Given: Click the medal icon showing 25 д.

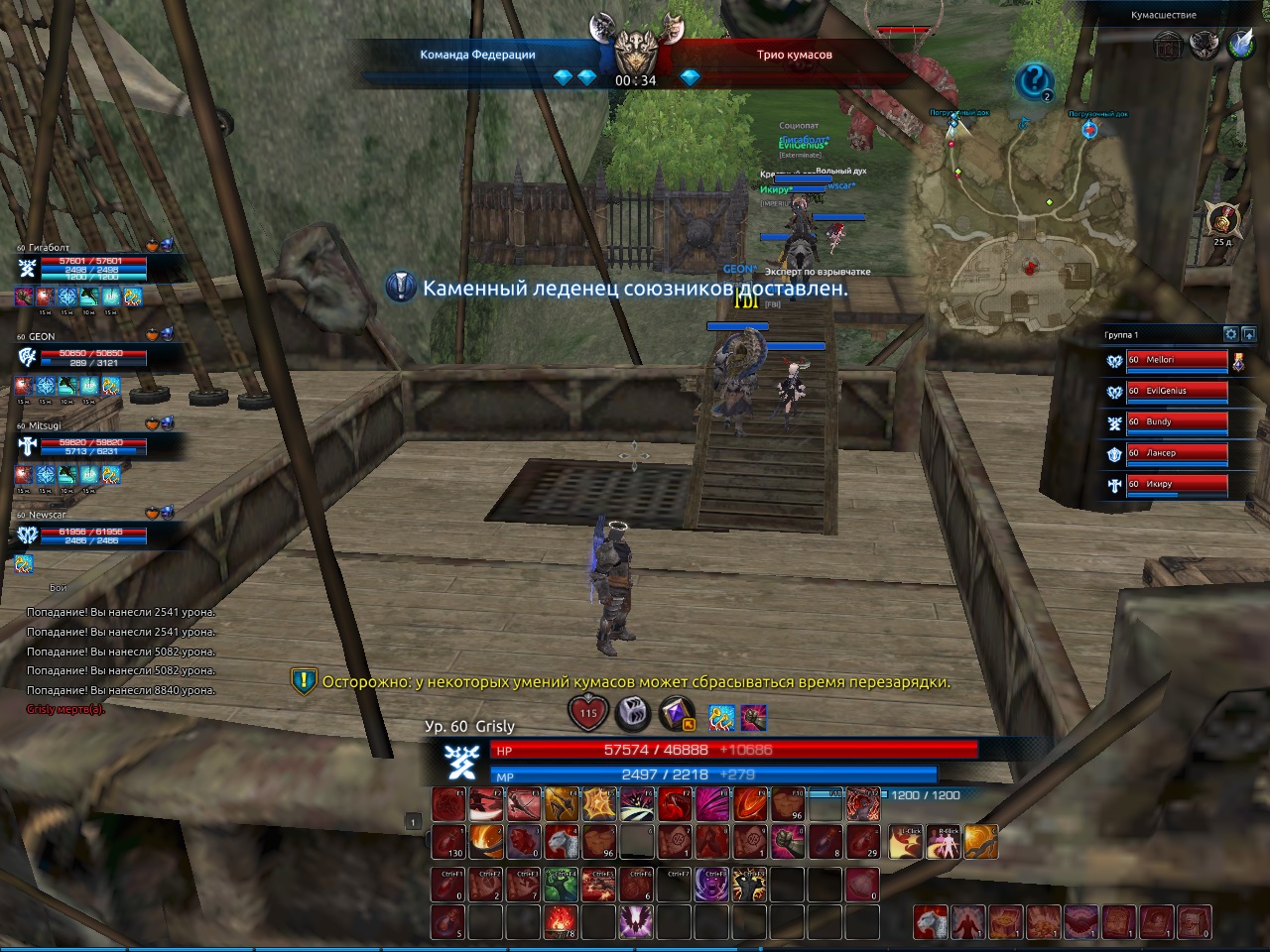Looking at the screenshot, I should [x=1221, y=219].
